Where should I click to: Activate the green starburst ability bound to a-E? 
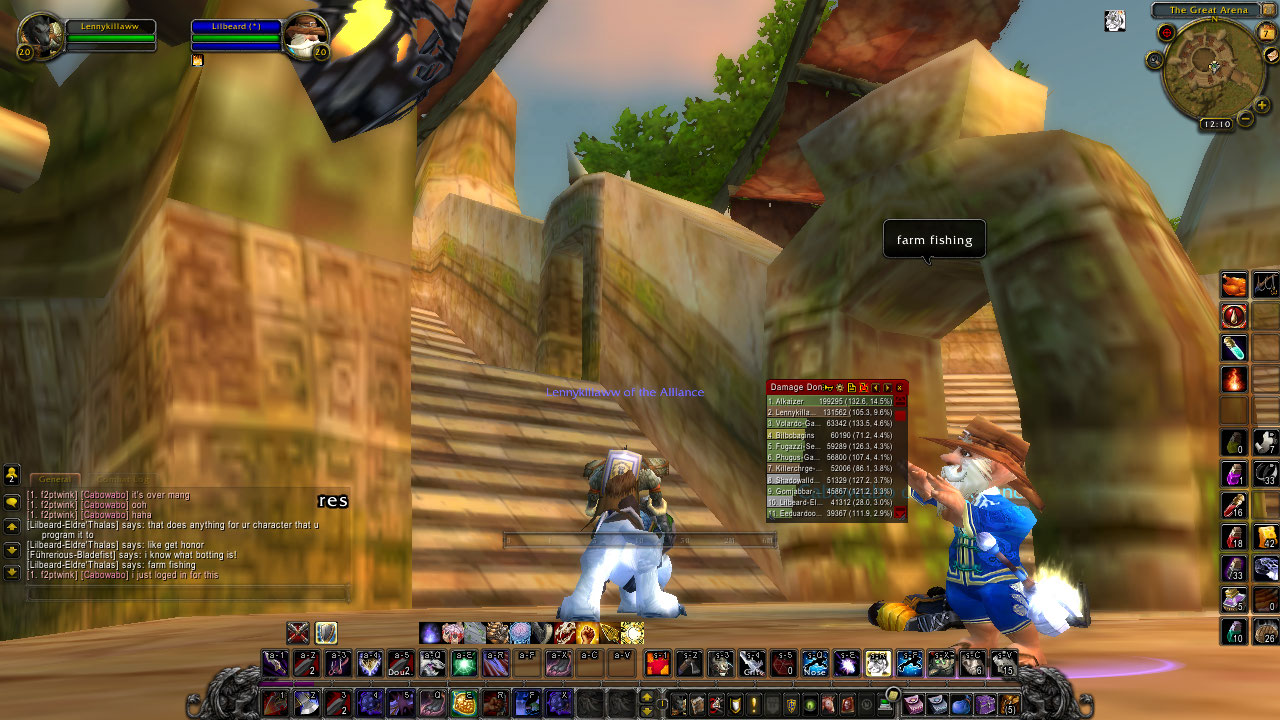[464, 663]
